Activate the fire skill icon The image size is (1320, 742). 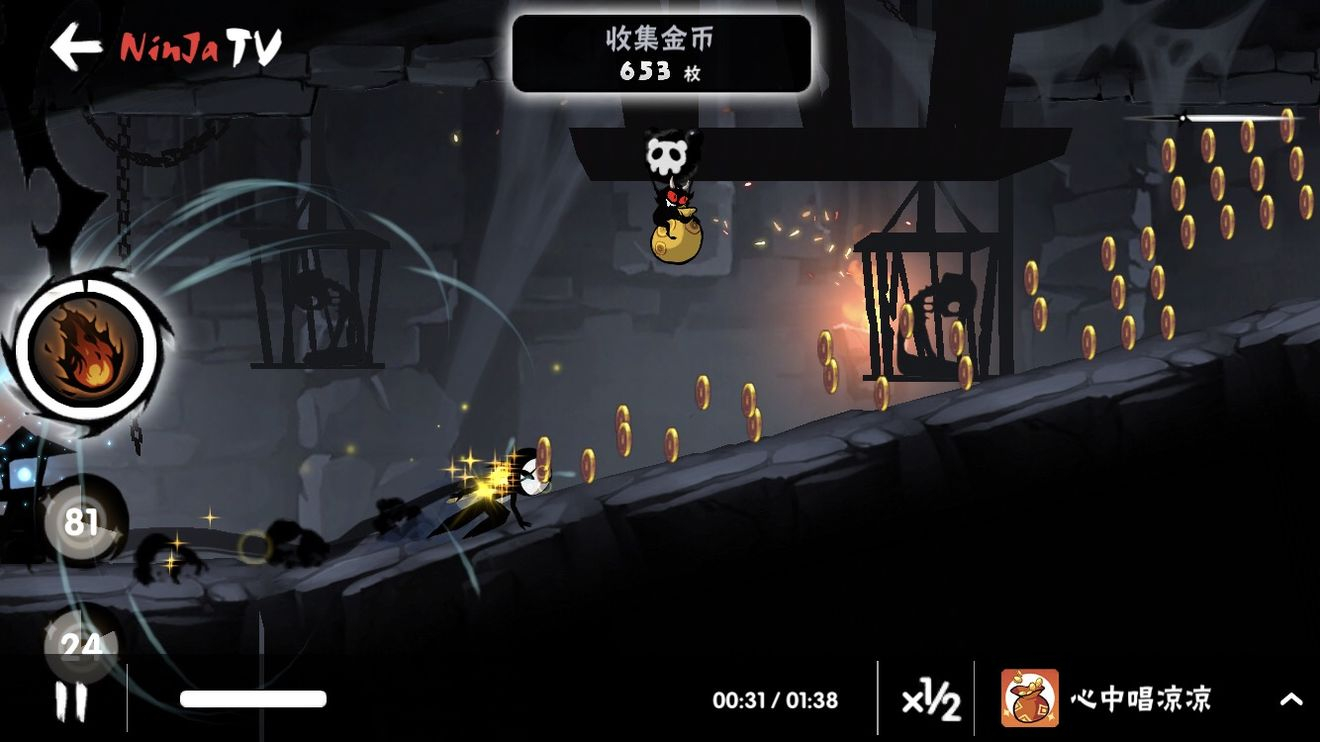coord(86,349)
